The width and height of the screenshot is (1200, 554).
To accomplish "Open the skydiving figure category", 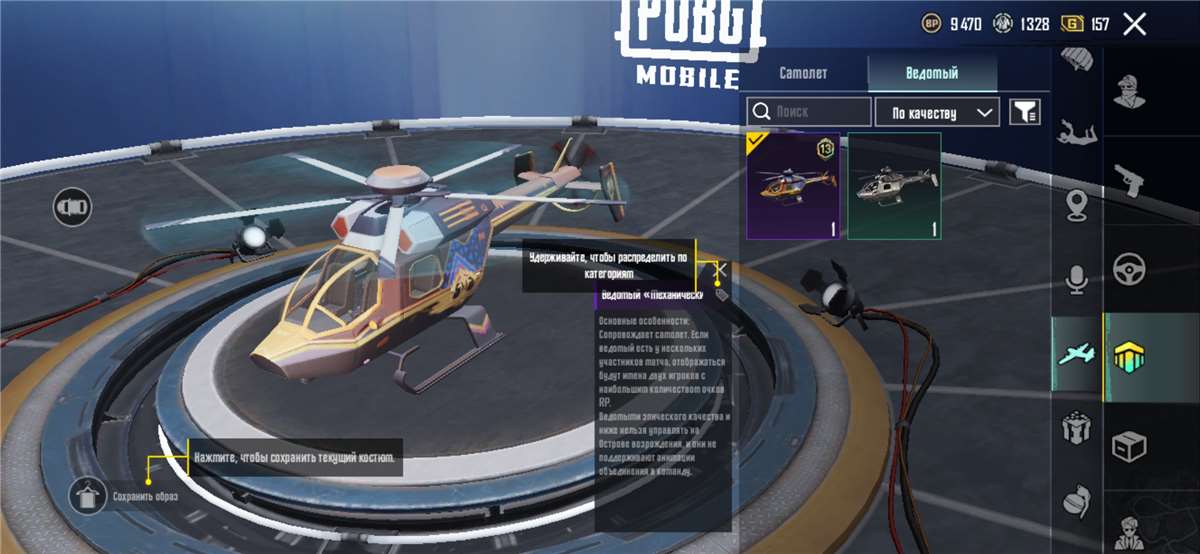I will [1076, 130].
